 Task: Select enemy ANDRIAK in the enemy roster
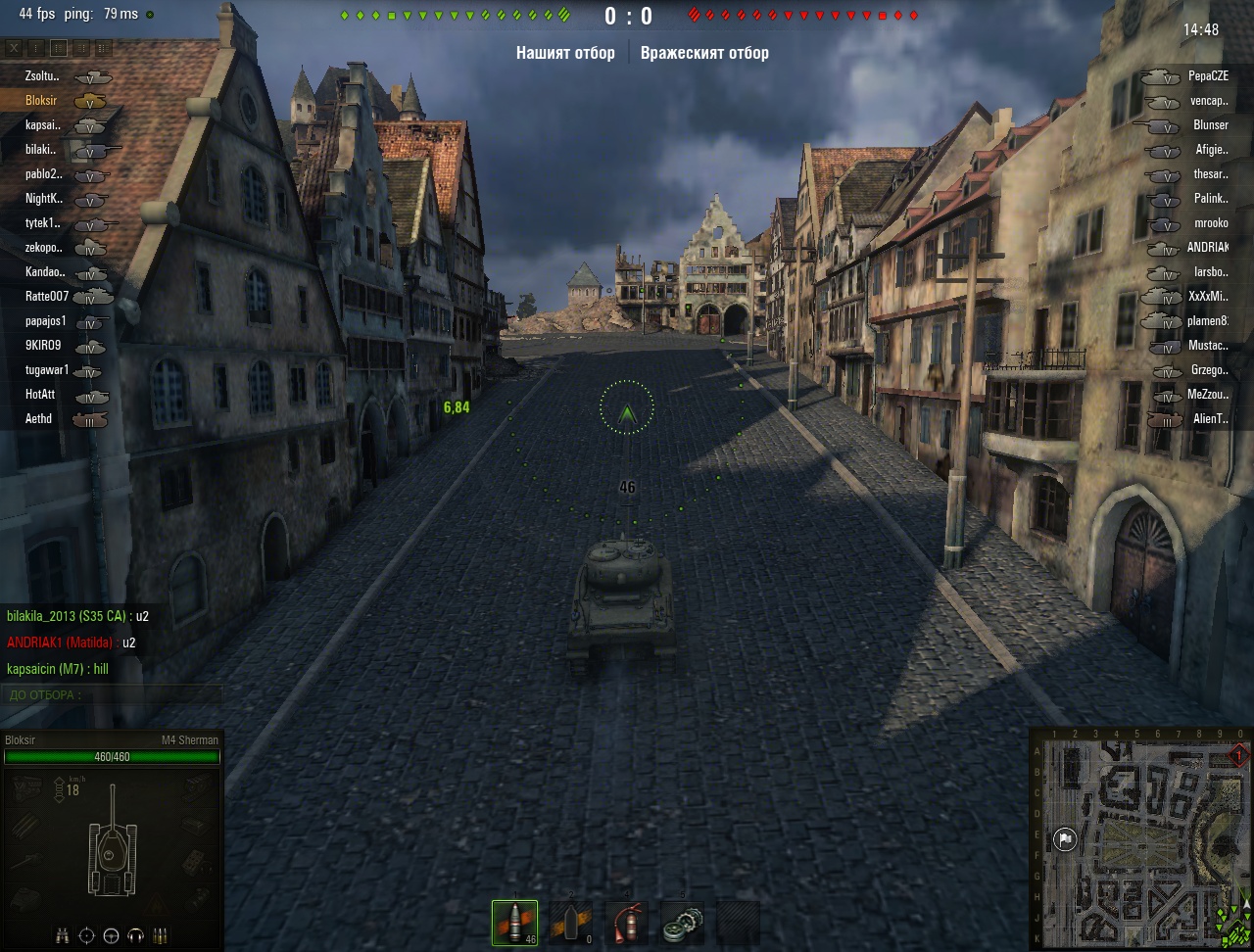[x=1207, y=248]
